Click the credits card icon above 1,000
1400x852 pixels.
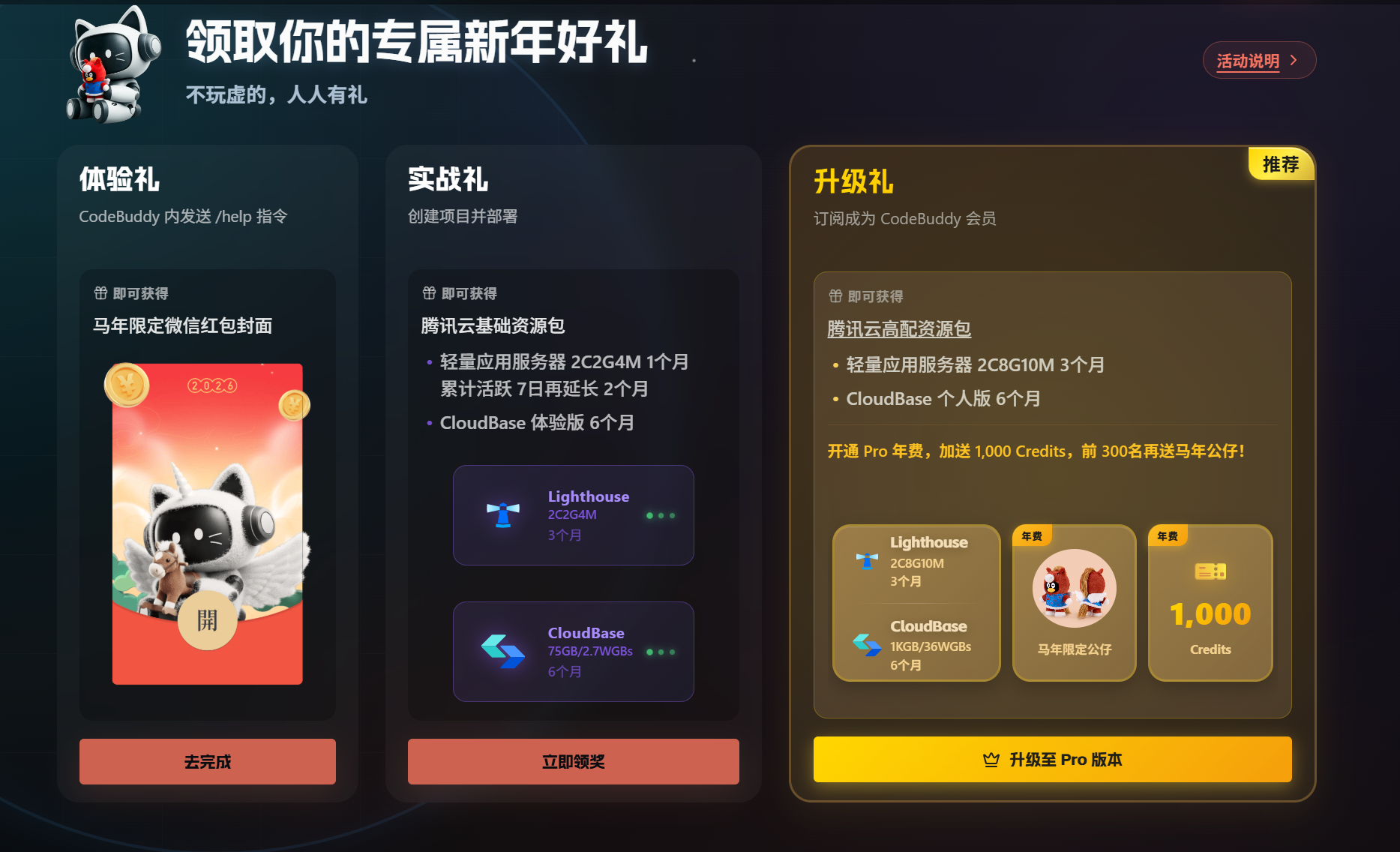pyautogui.click(x=1210, y=571)
